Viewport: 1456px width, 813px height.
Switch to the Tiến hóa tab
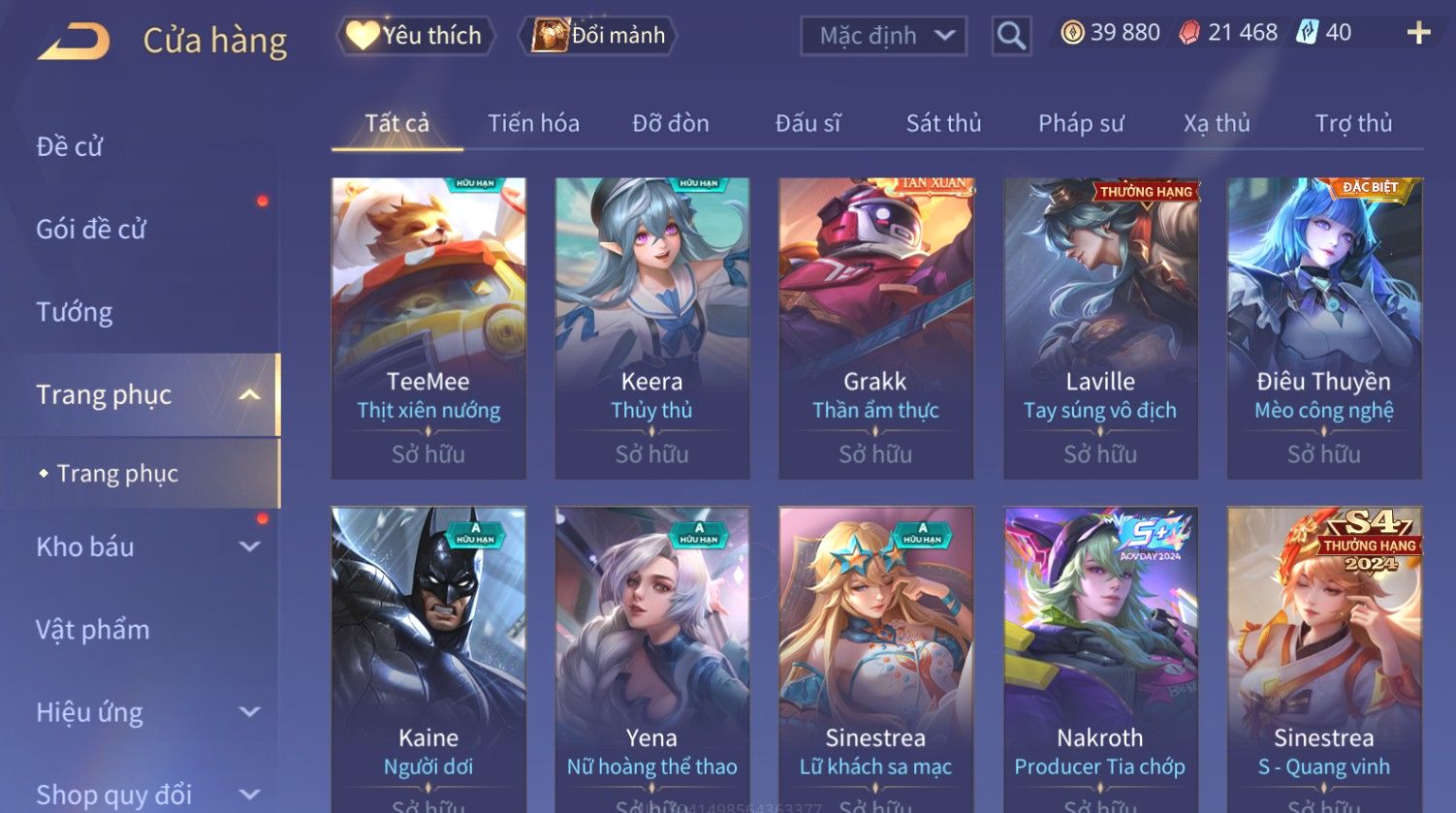click(533, 123)
